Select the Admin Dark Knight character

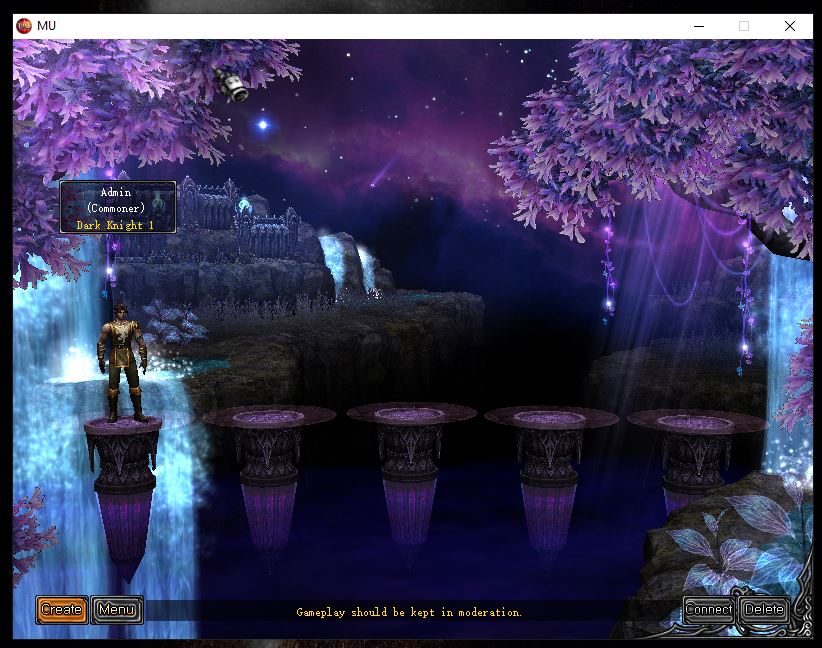coord(123,360)
